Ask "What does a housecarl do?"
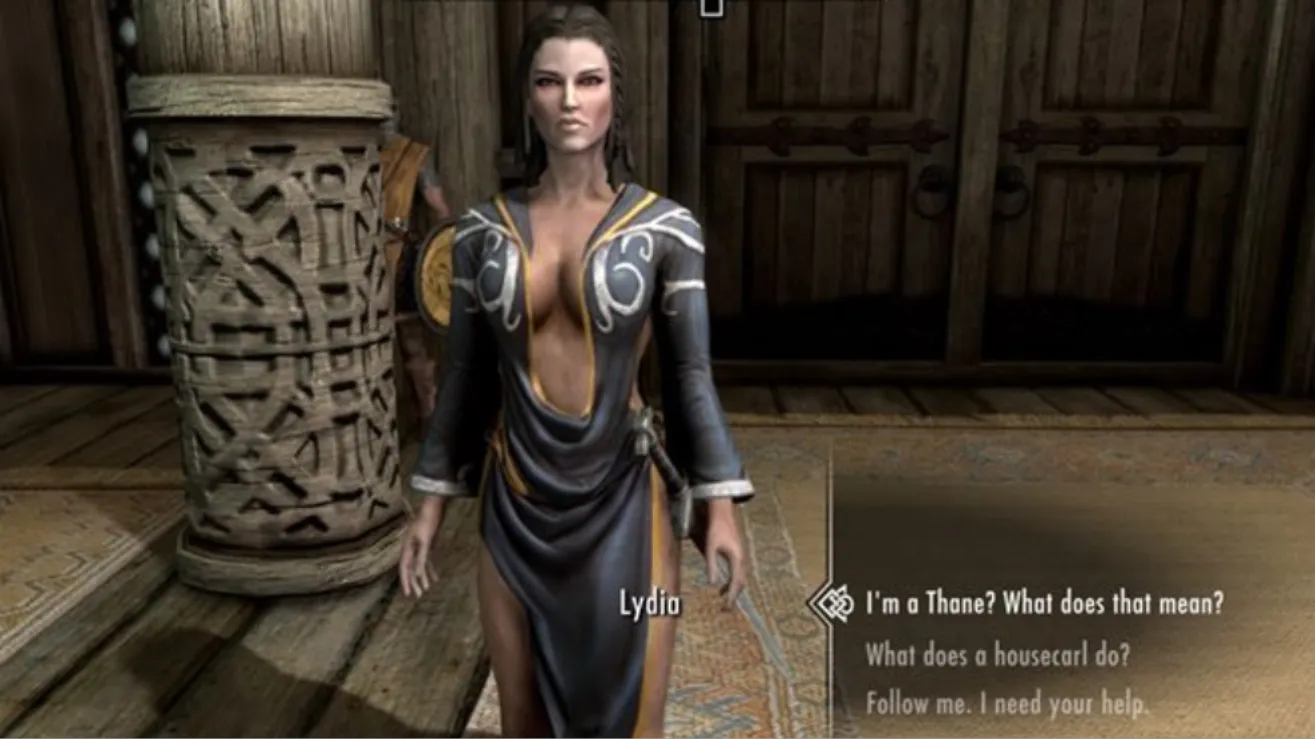Screen dimensions: 1315x740 (997, 655)
